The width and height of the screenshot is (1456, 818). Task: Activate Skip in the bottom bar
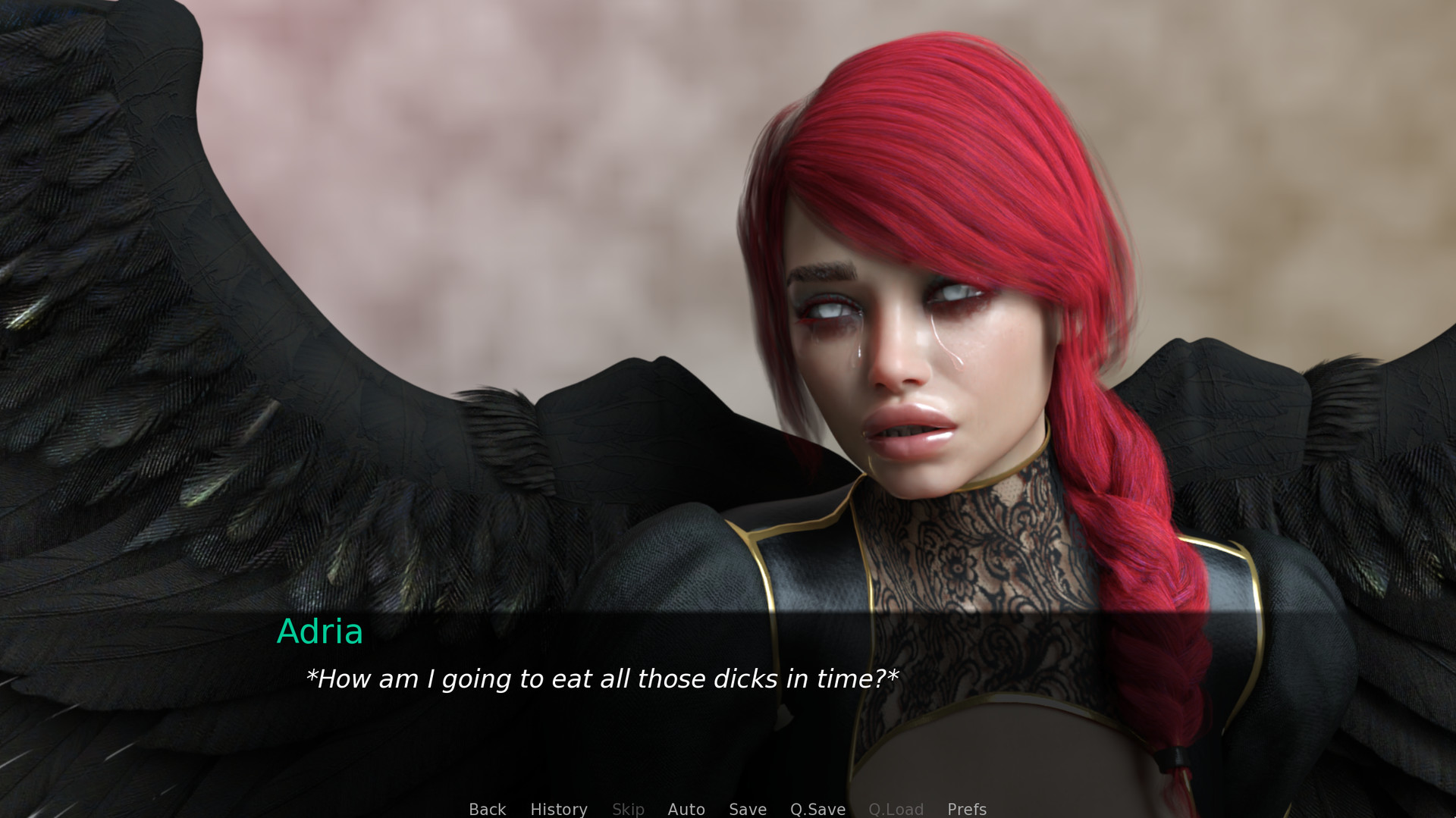click(628, 809)
